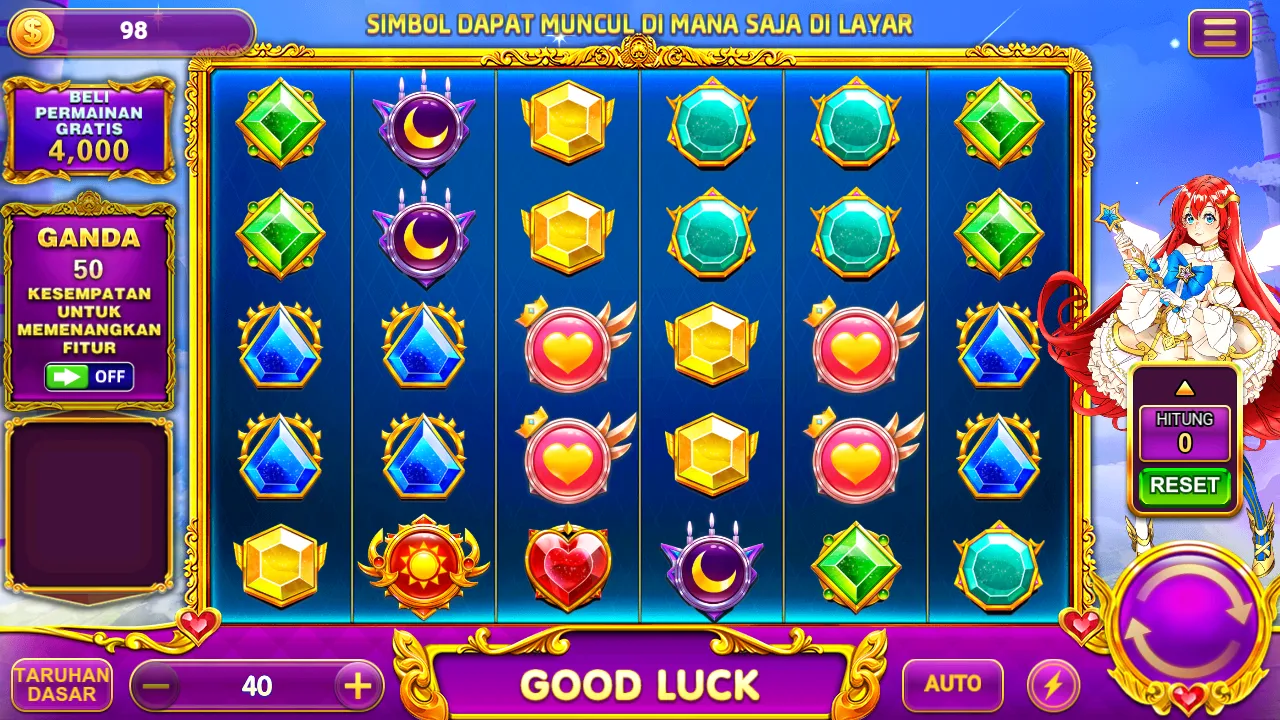
Task: Open the hamburger menu
Action: point(1218,31)
